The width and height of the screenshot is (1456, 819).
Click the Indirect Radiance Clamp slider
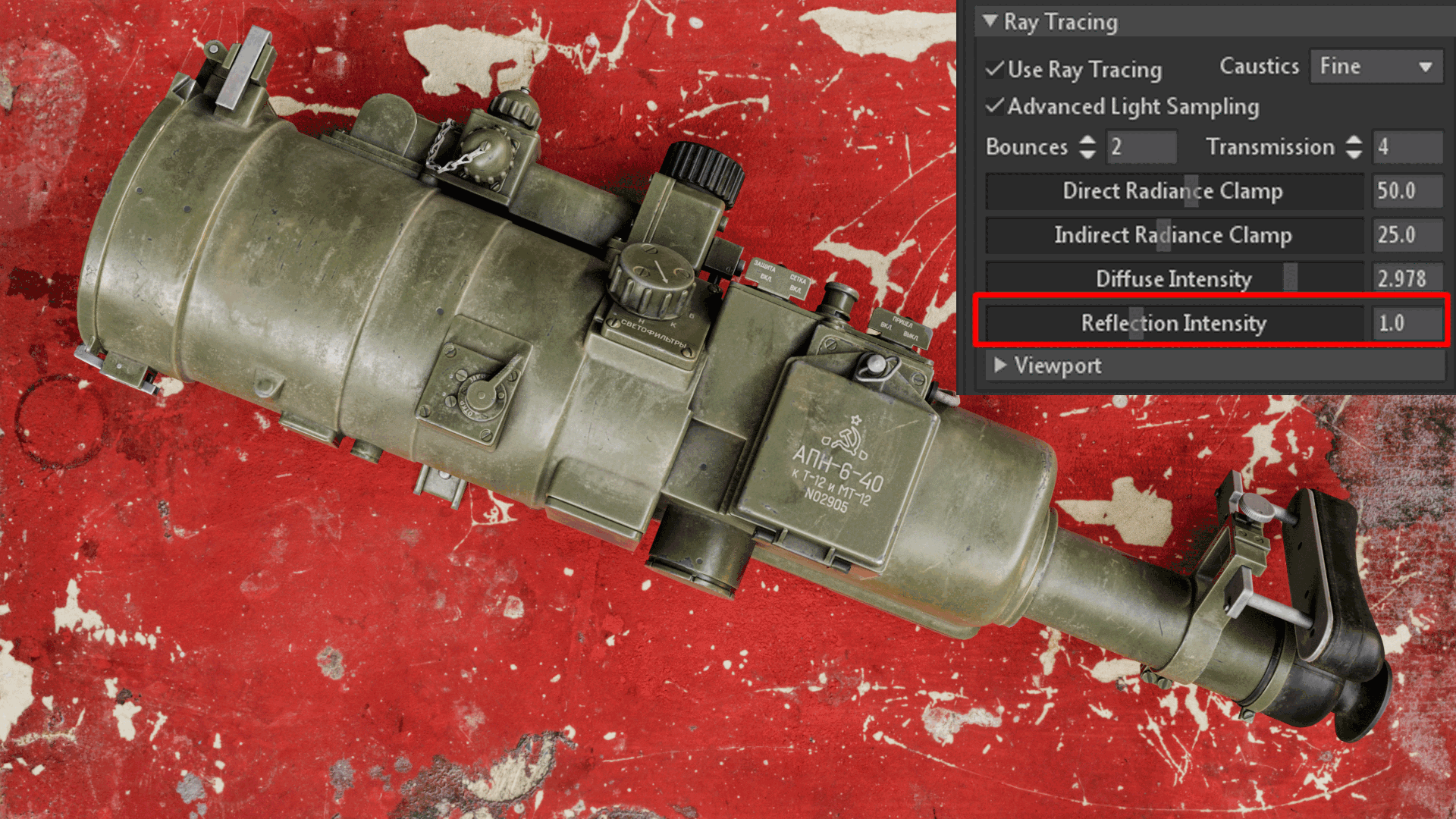(1174, 235)
